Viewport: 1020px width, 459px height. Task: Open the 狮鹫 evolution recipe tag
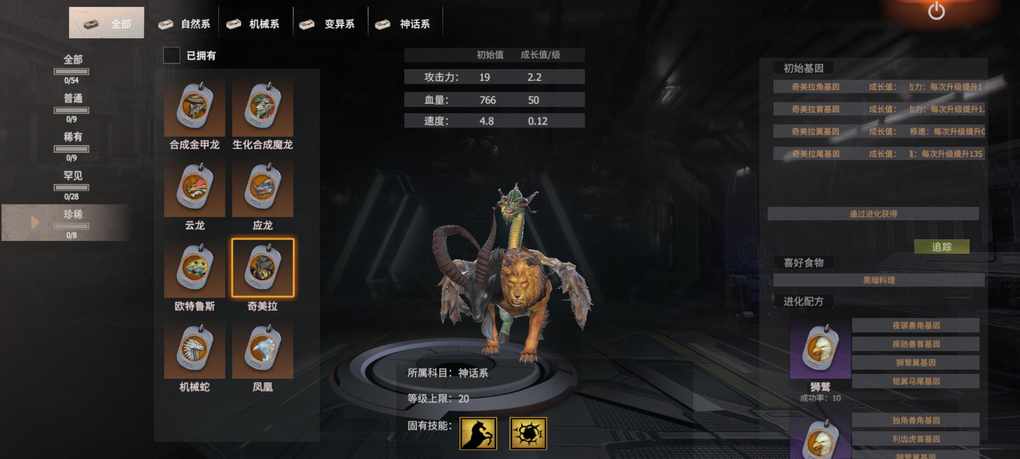point(820,350)
